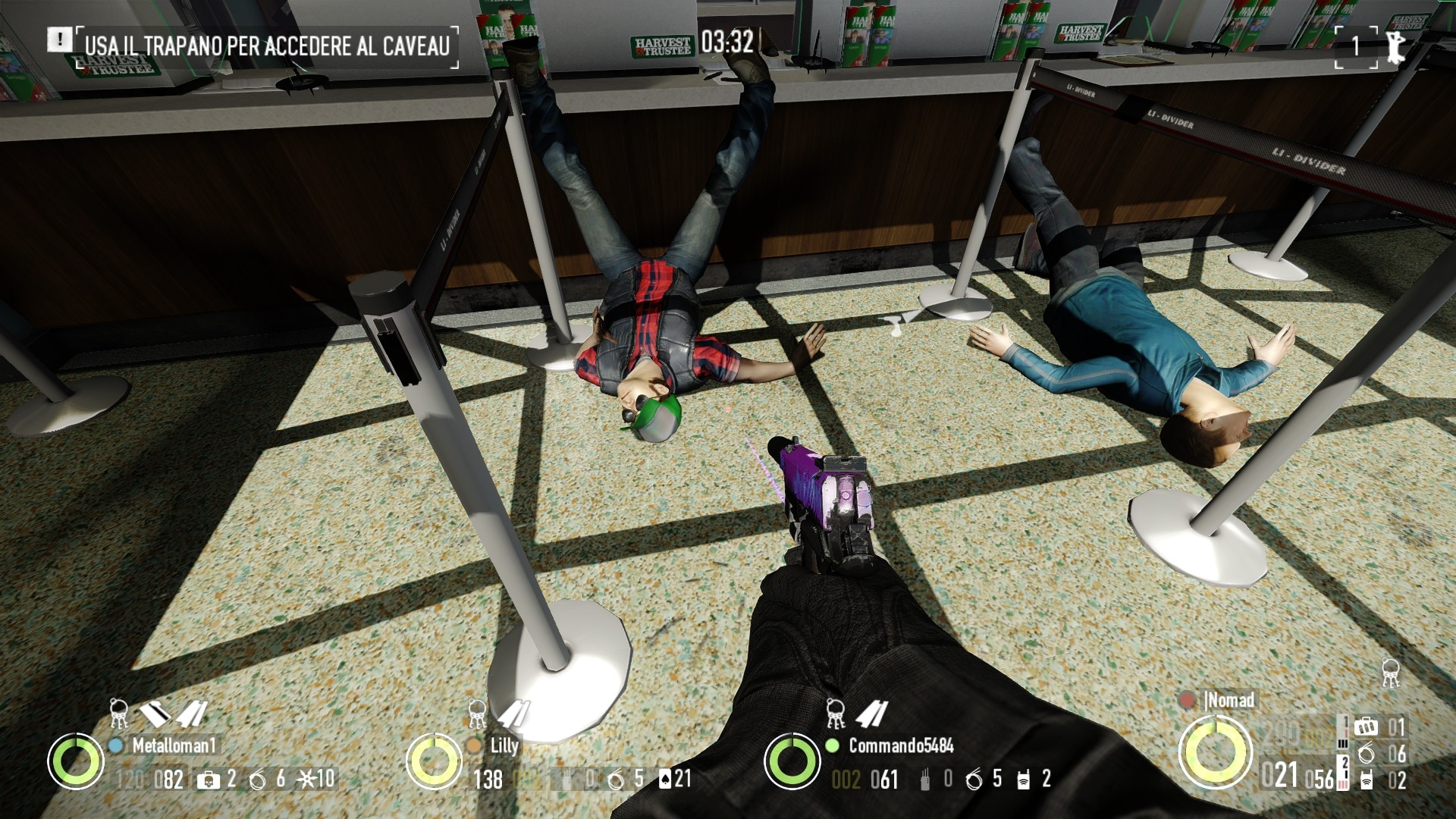This screenshot has width=1456, height=819.
Task: Click Nomad's ECM jammer deployable icon
Action: (x=1366, y=780)
